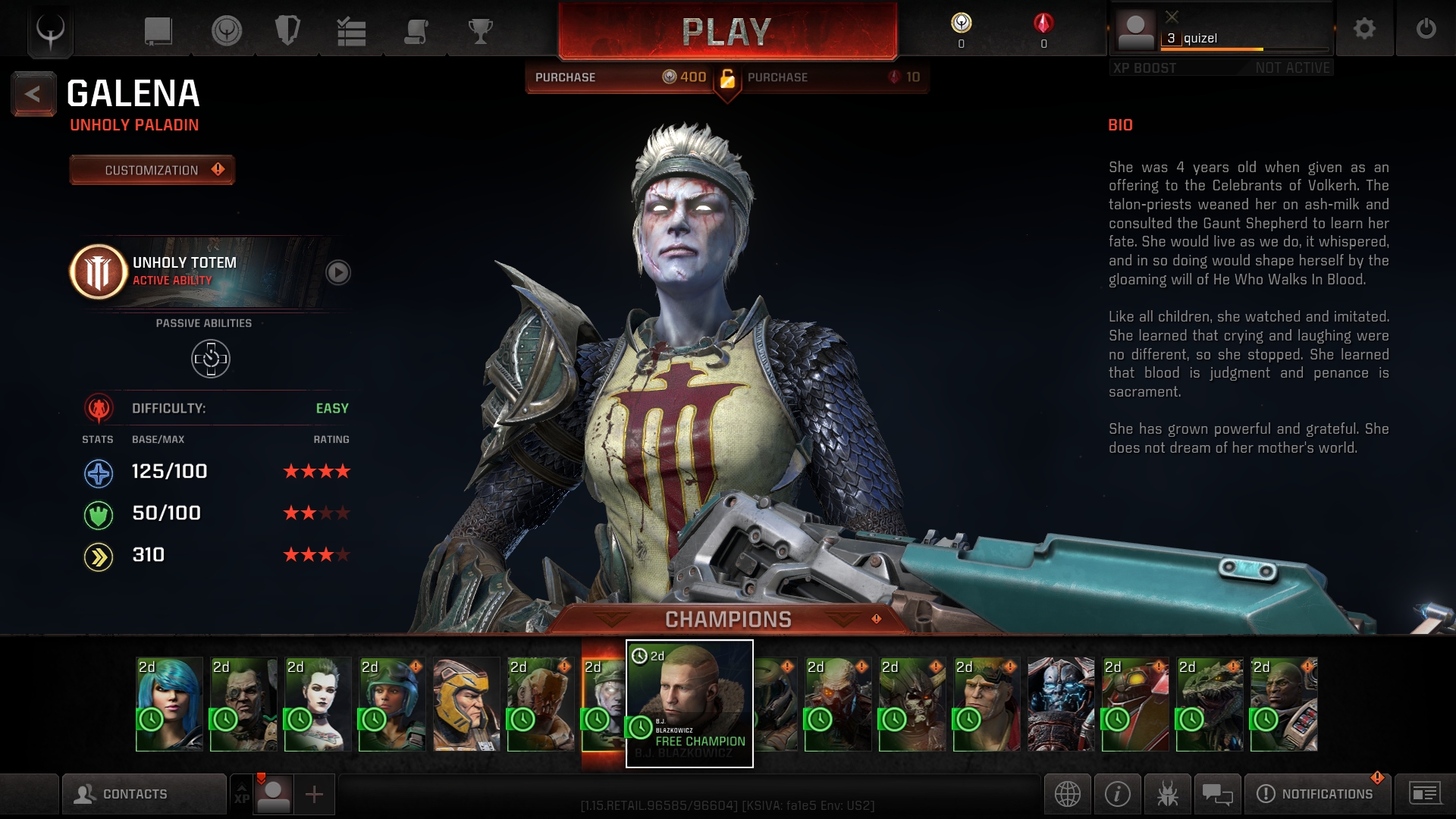Choose the blue-haired champion portrait
The image size is (1456, 819).
[169, 704]
